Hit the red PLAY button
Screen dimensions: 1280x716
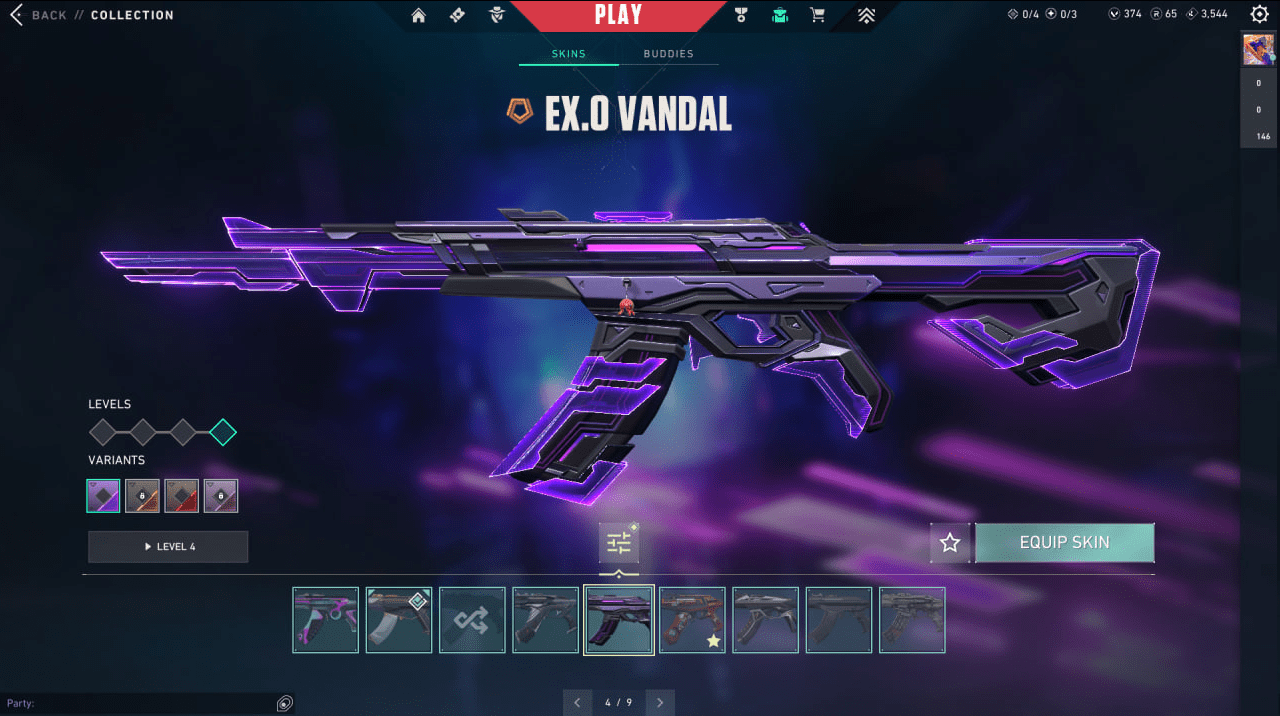coord(618,15)
